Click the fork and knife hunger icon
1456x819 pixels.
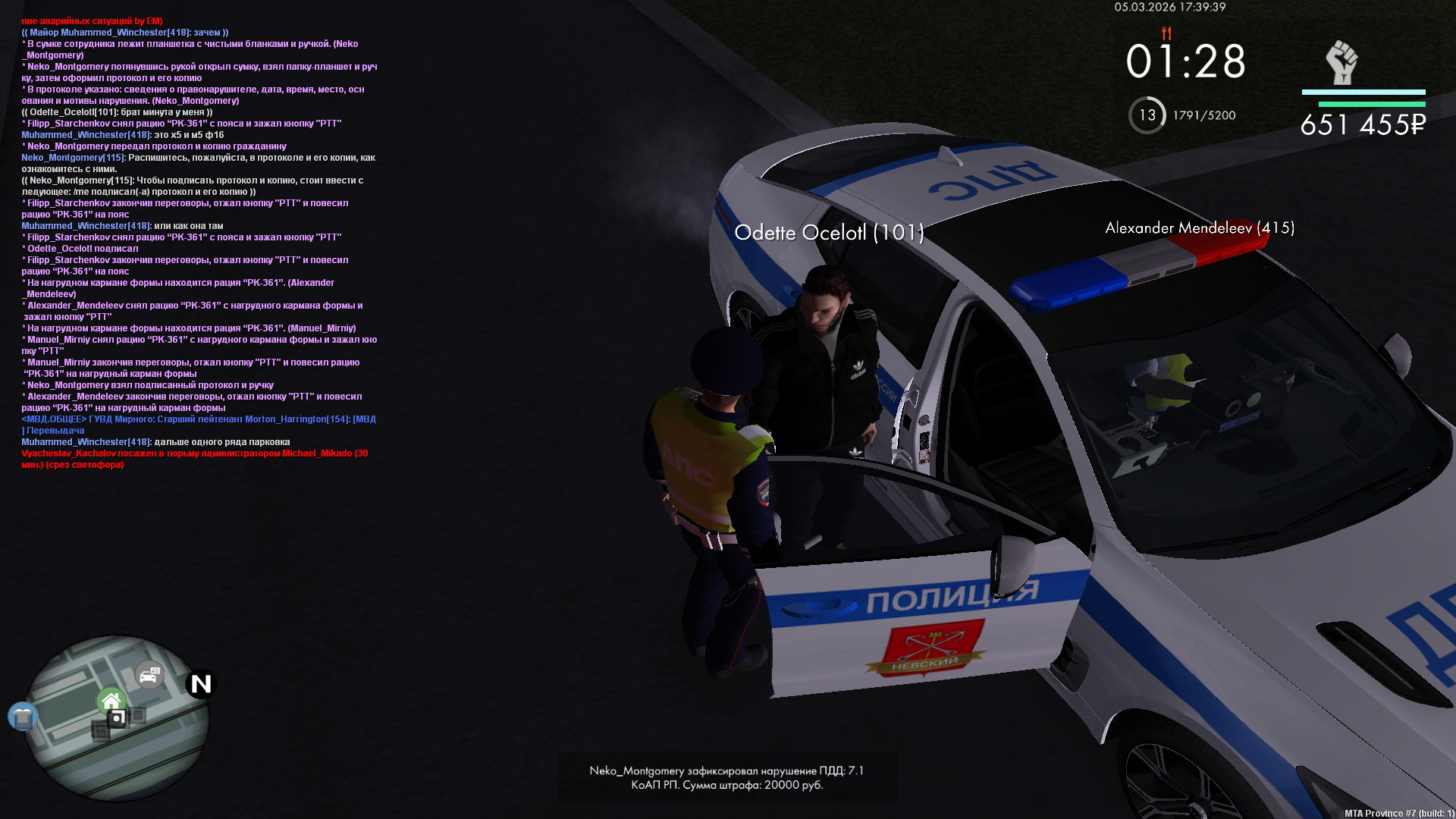[1166, 33]
